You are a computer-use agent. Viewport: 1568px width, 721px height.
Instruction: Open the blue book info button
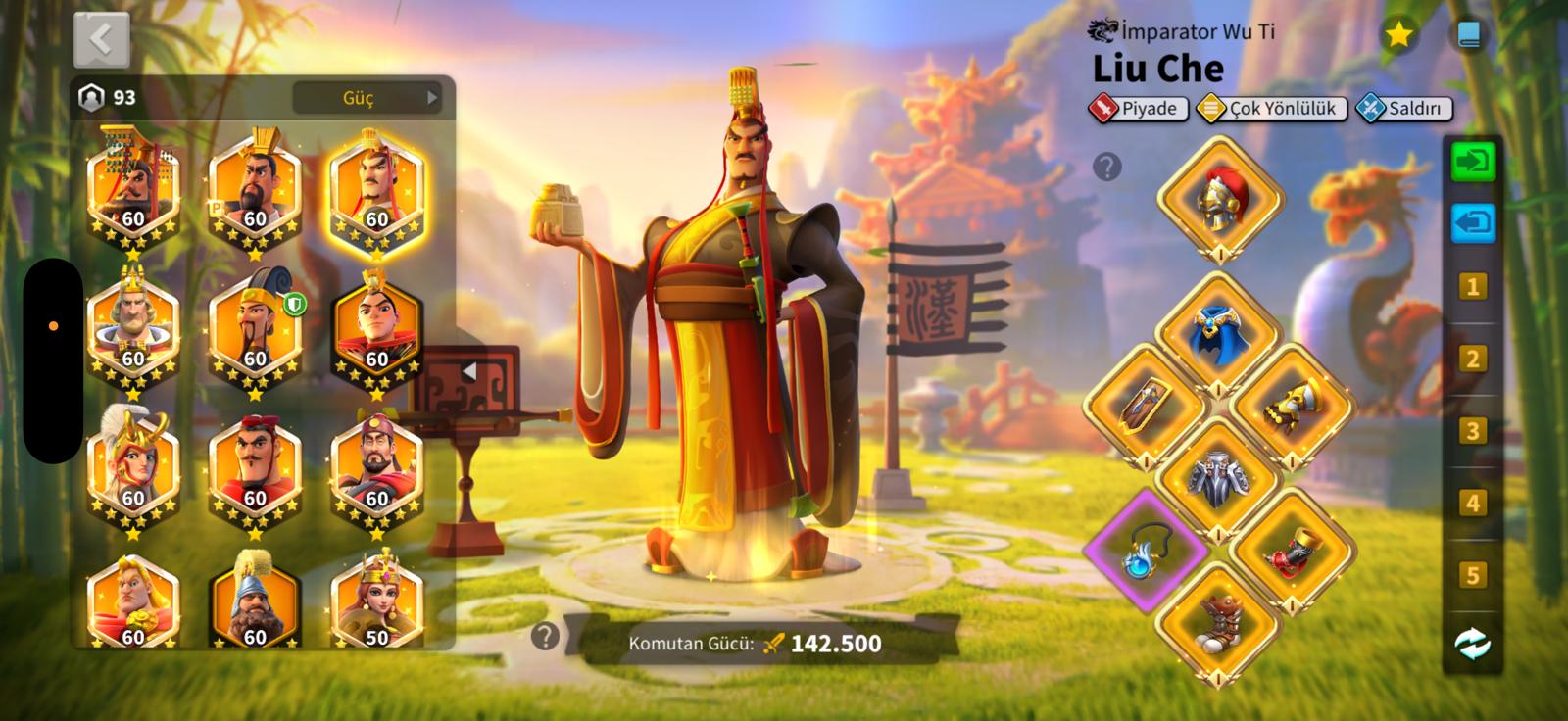point(1468,36)
